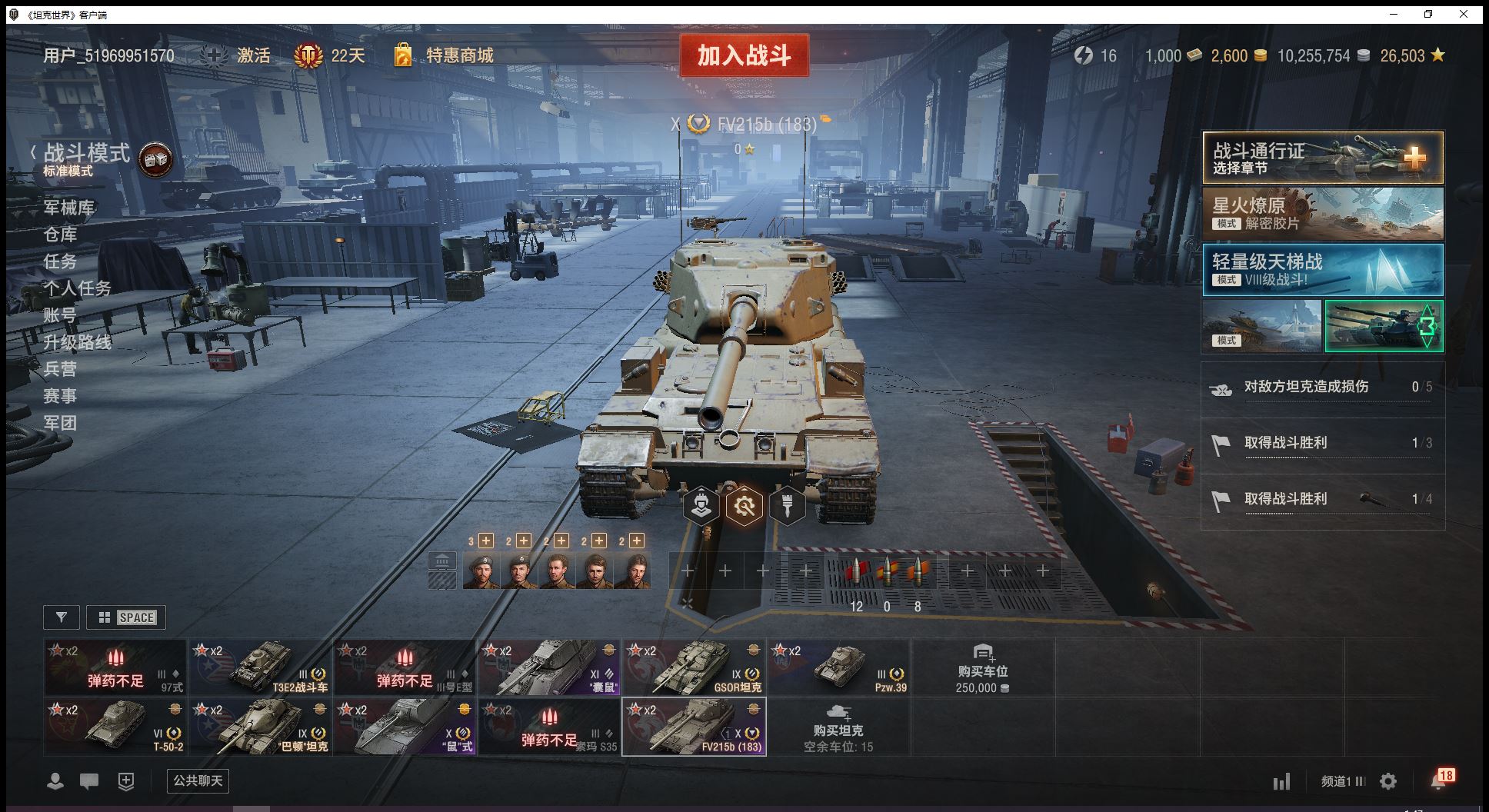Open the 战斗模式 battle mode selector
1489x812 pixels.
point(86,154)
